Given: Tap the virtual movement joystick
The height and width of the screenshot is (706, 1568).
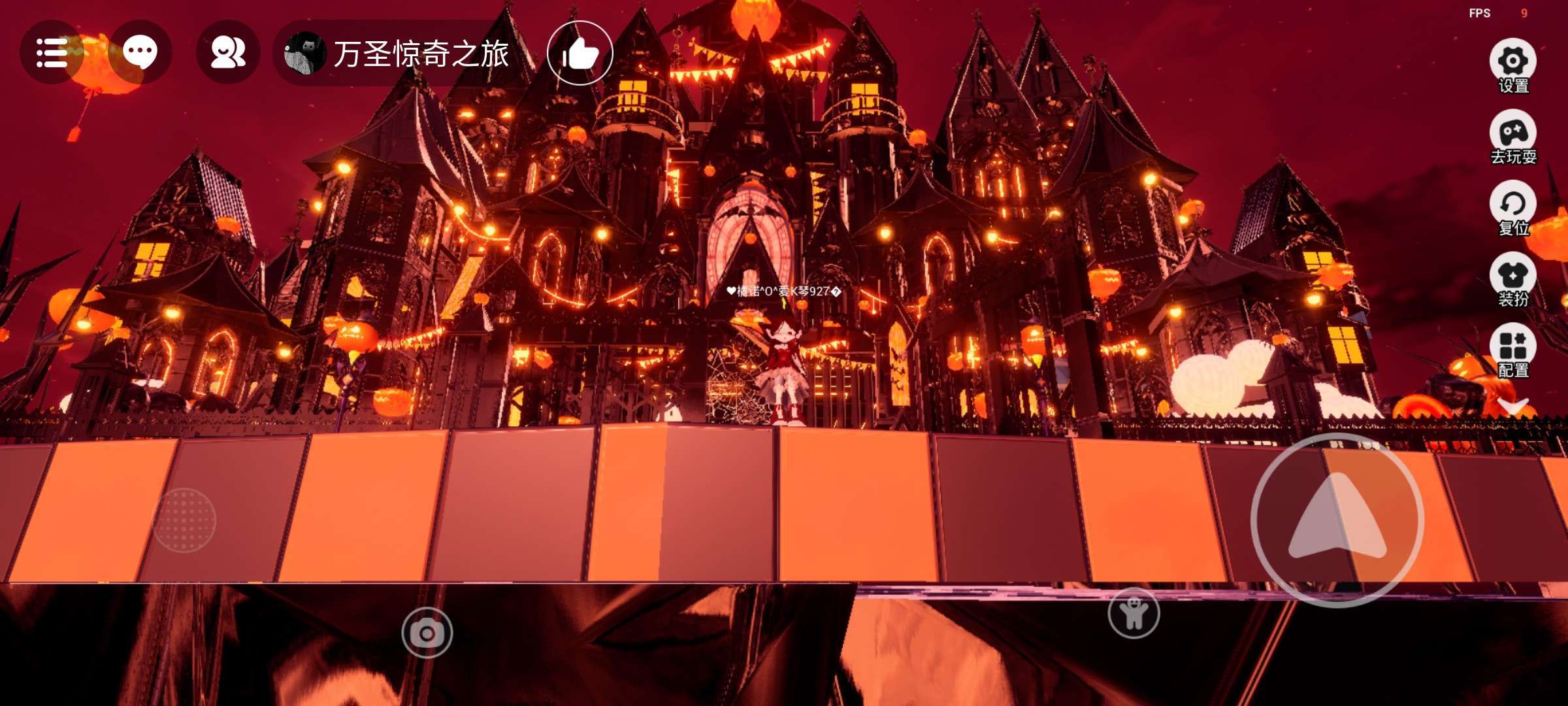Looking at the screenshot, I should point(184,520).
